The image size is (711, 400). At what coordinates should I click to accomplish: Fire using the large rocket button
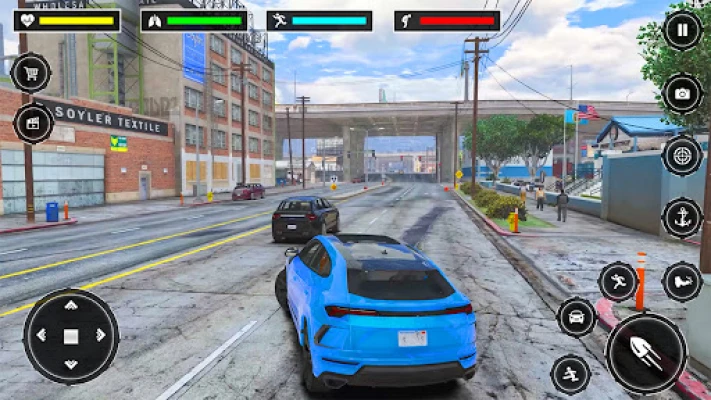coord(646,353)
